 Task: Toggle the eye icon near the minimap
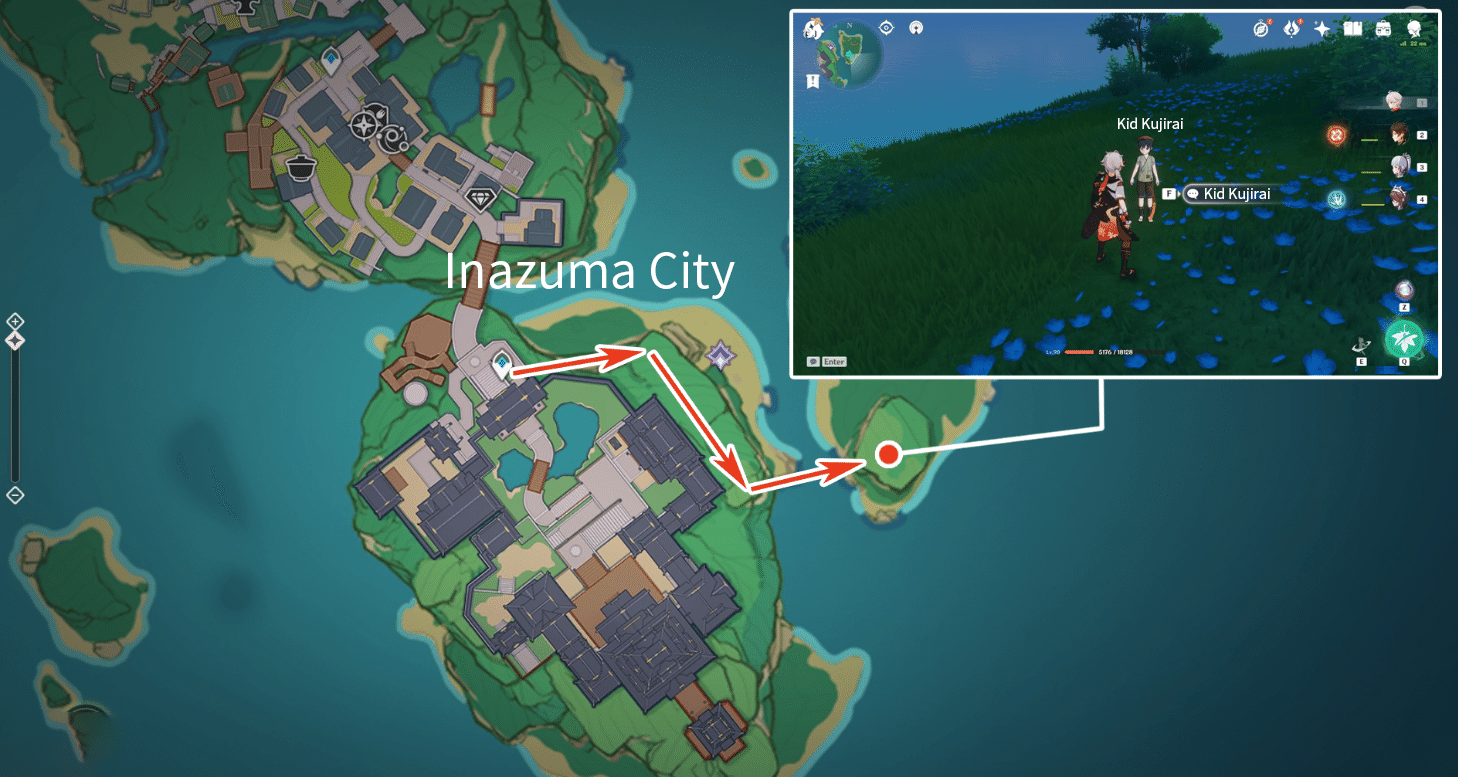pos(885,28)
